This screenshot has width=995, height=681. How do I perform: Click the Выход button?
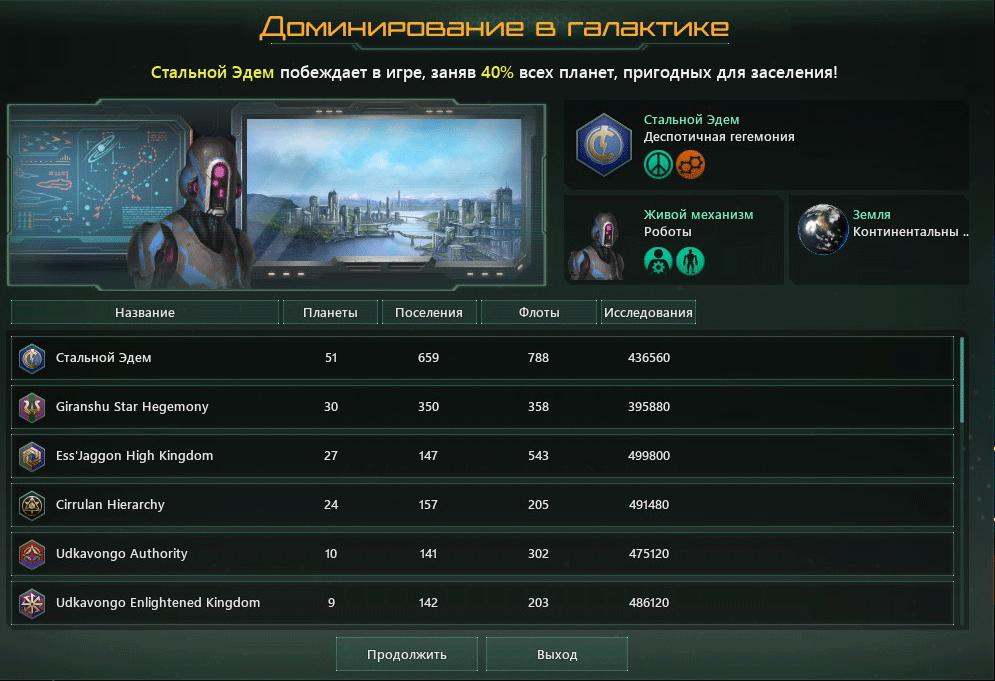557,655
